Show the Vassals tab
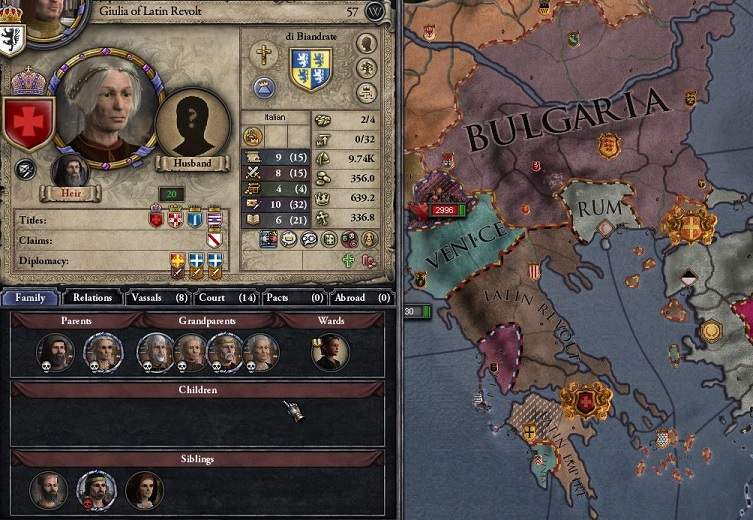The image size is (753, 520). pos(155,297)
